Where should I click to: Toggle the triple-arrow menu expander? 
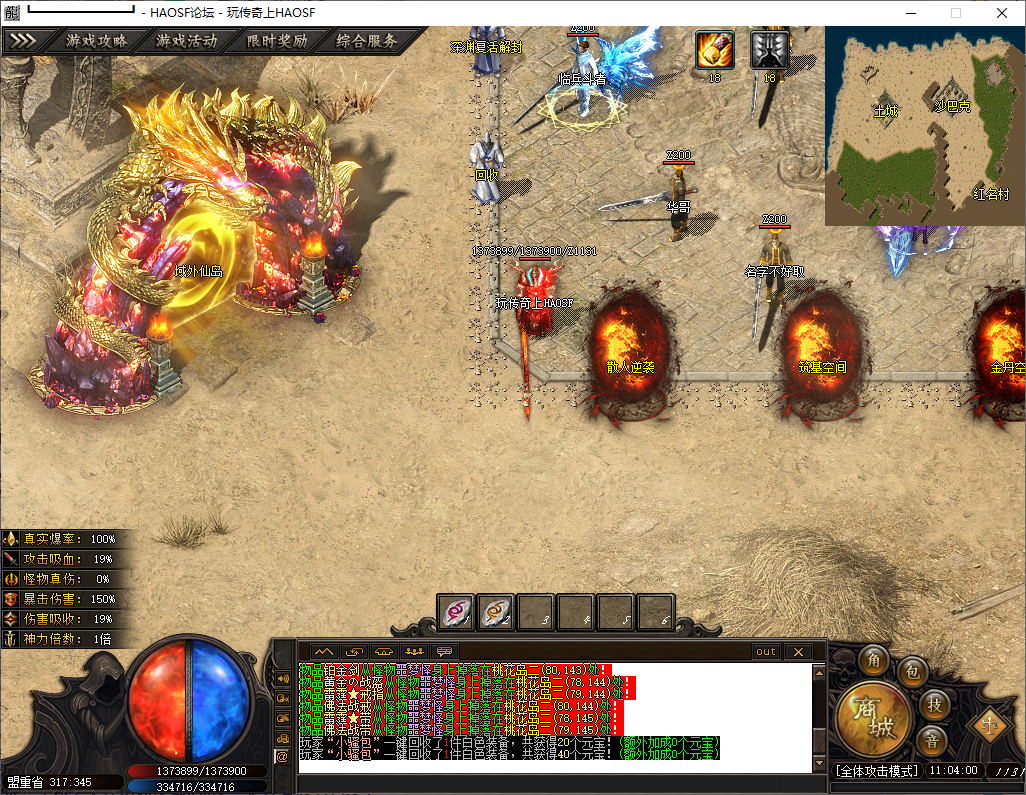click(23, 41)
